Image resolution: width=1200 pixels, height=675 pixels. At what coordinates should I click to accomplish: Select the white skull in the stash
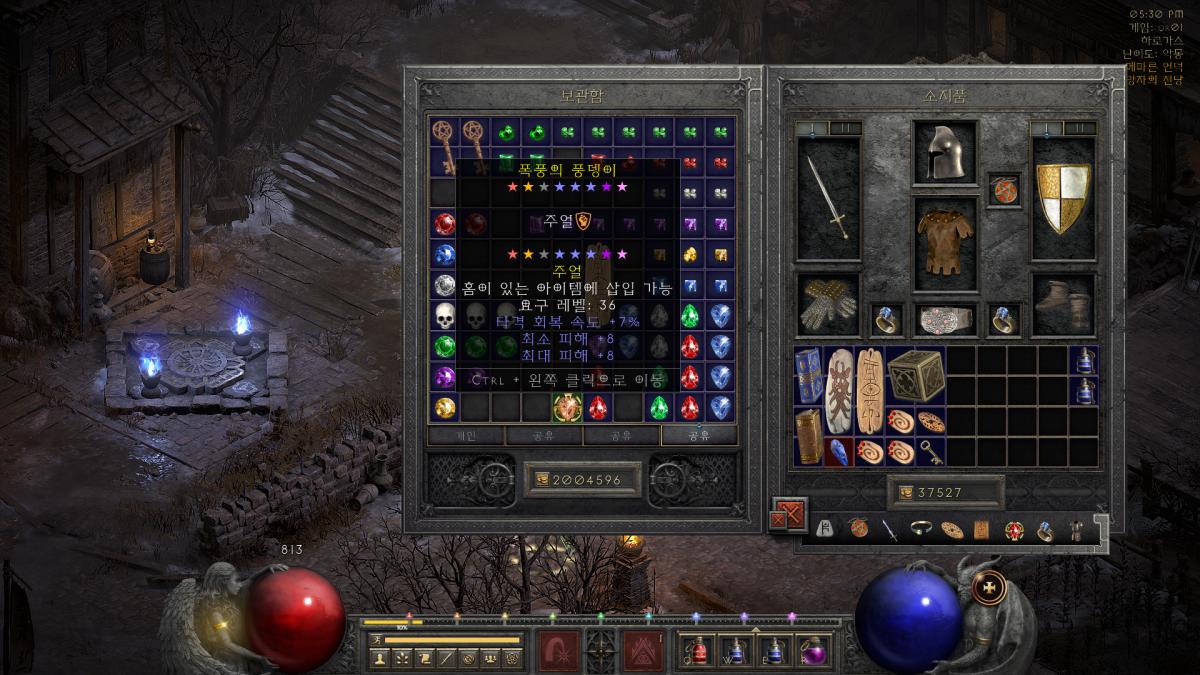coord(445,316)
